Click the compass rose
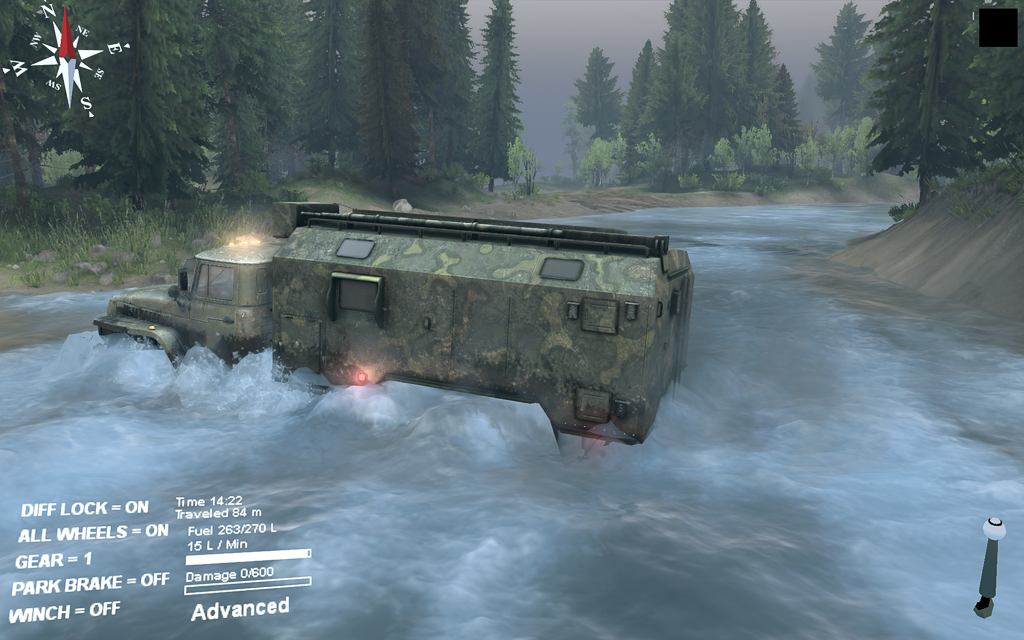The image size is (1024, 640). pos(65,56)
